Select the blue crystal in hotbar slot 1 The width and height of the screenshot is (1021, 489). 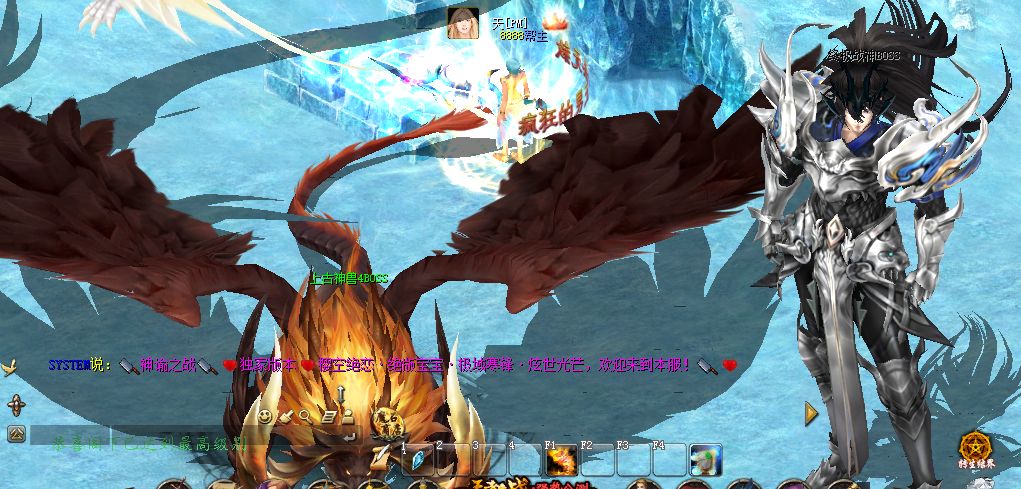tap(418, 461)
